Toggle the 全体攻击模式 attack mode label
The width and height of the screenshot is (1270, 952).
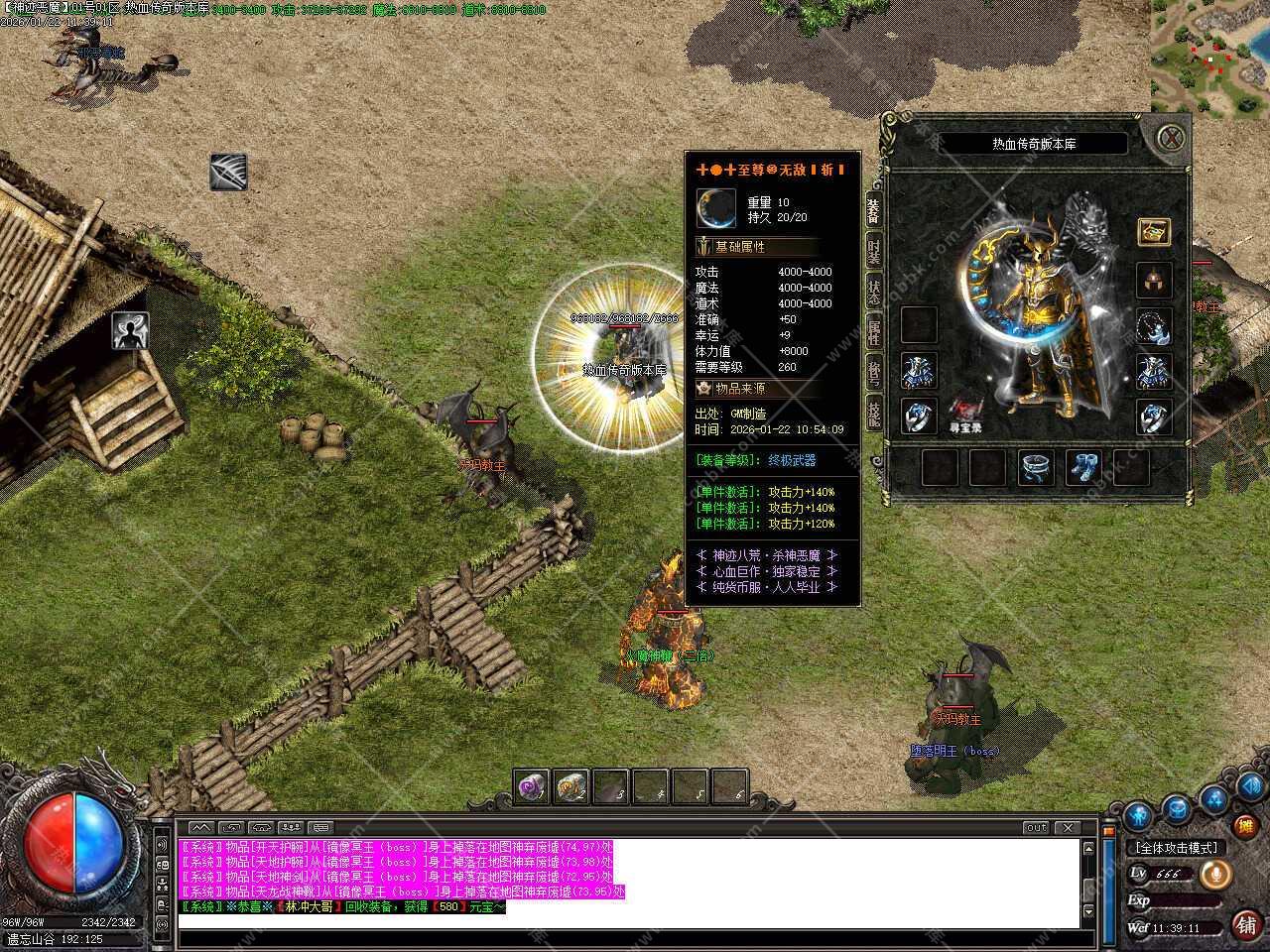click(x=1176, y=848)
